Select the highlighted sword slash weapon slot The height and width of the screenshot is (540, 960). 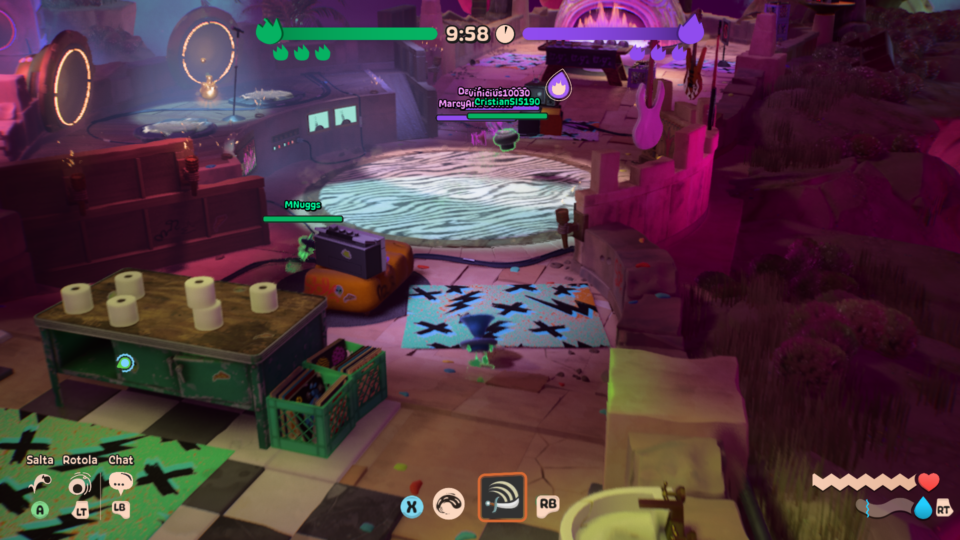pos(502,497)
